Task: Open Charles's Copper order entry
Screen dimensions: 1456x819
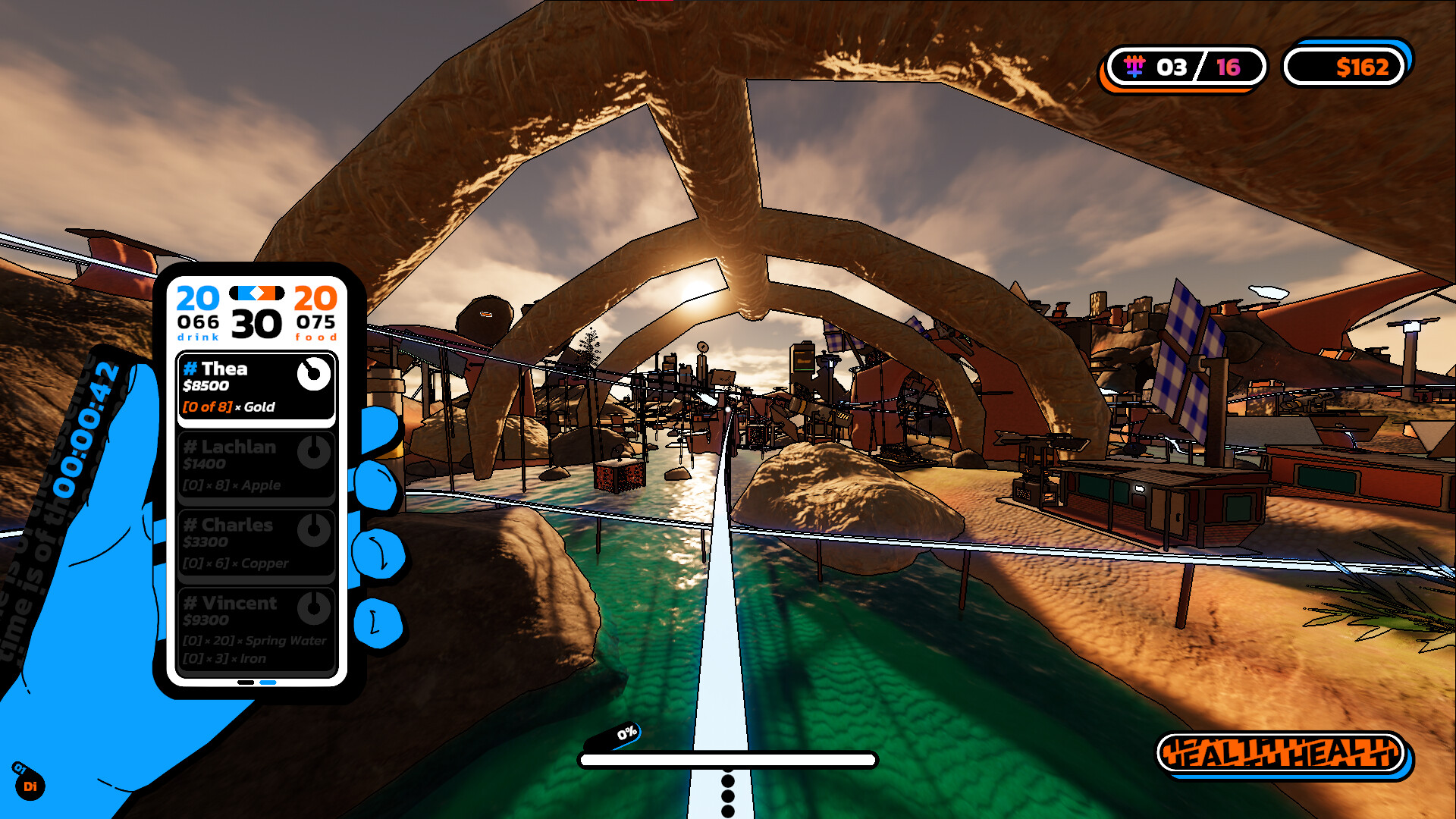Action: 256,543
